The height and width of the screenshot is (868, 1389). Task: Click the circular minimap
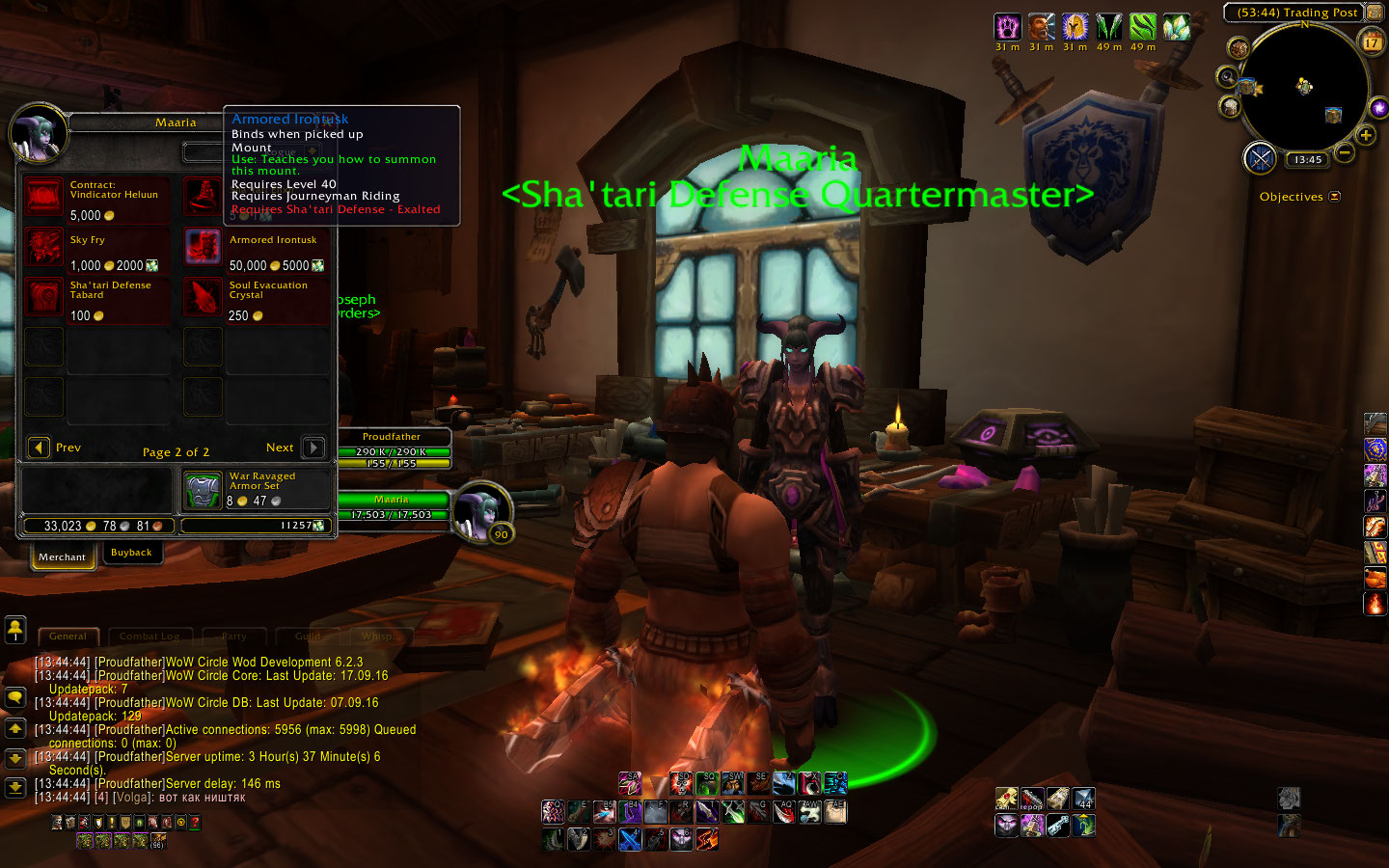(x=1303, y=89)
